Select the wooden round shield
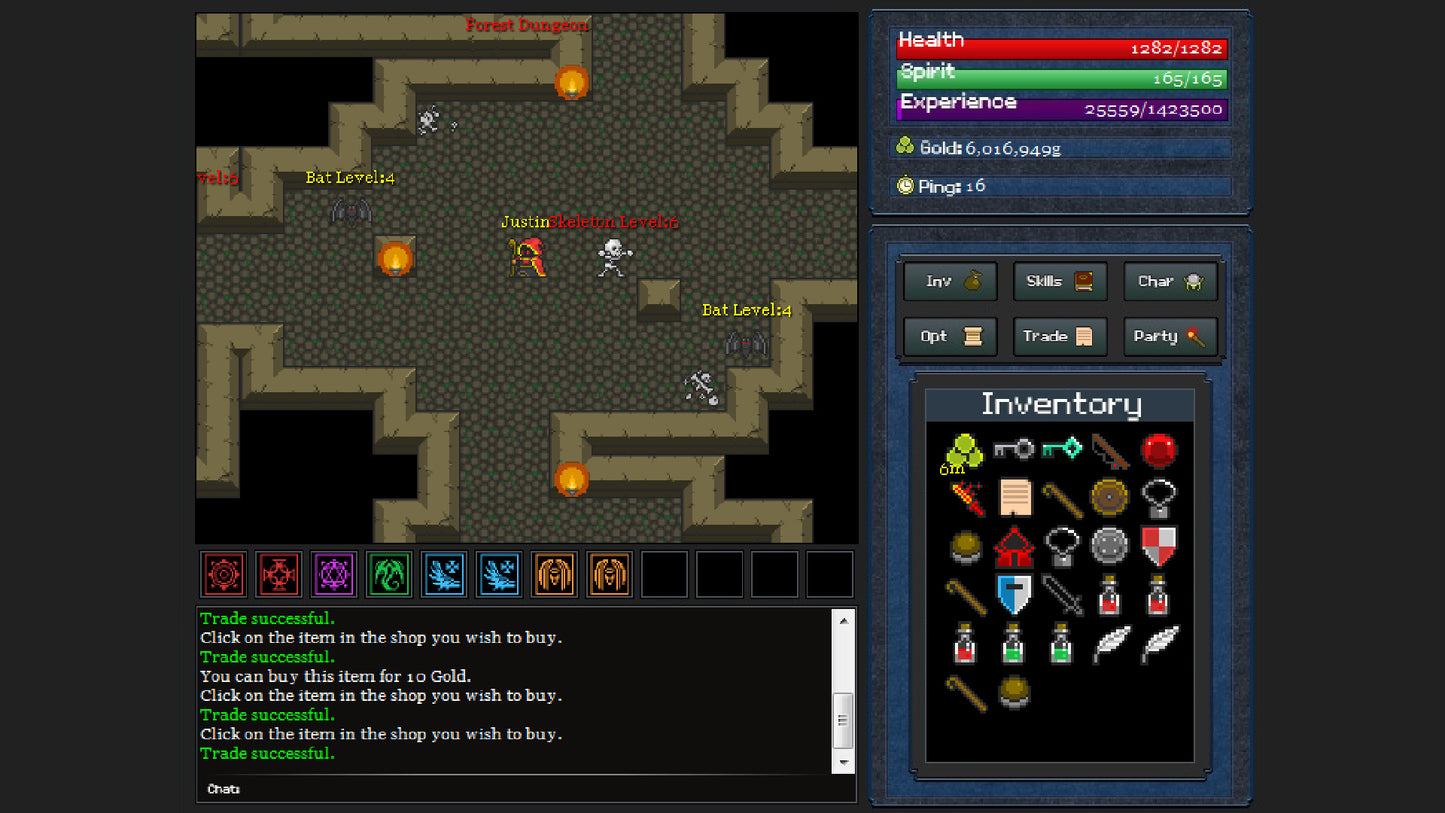This screenshot has width=1445, height=813. (1109, 497)
